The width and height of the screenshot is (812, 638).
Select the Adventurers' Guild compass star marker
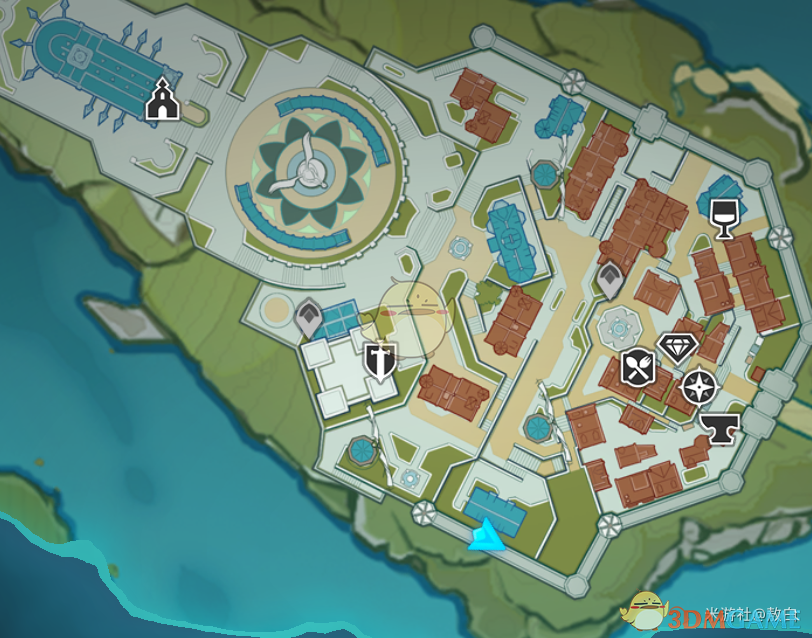697,386
